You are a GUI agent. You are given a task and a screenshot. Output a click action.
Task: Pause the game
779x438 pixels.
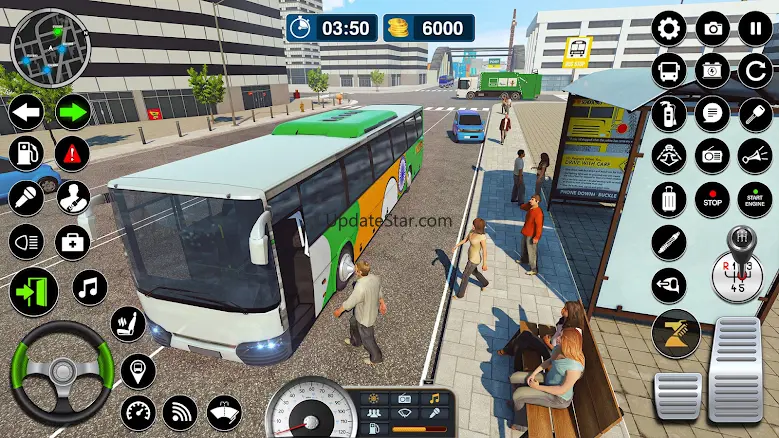tap(755, 28)
